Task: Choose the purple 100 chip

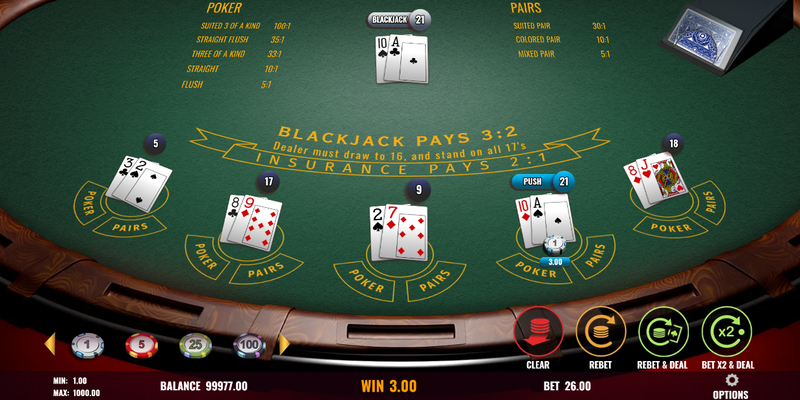Action: pos(249,346)
